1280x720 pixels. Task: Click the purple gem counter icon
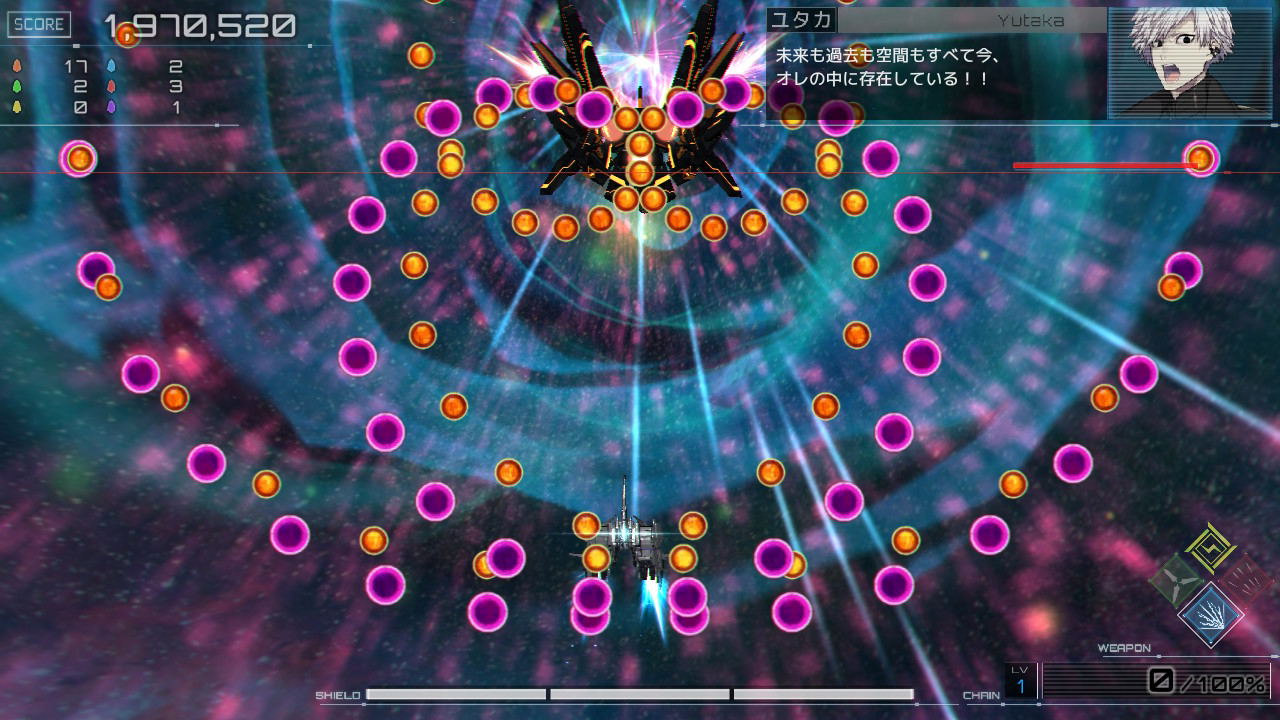[x=112, y=106]
